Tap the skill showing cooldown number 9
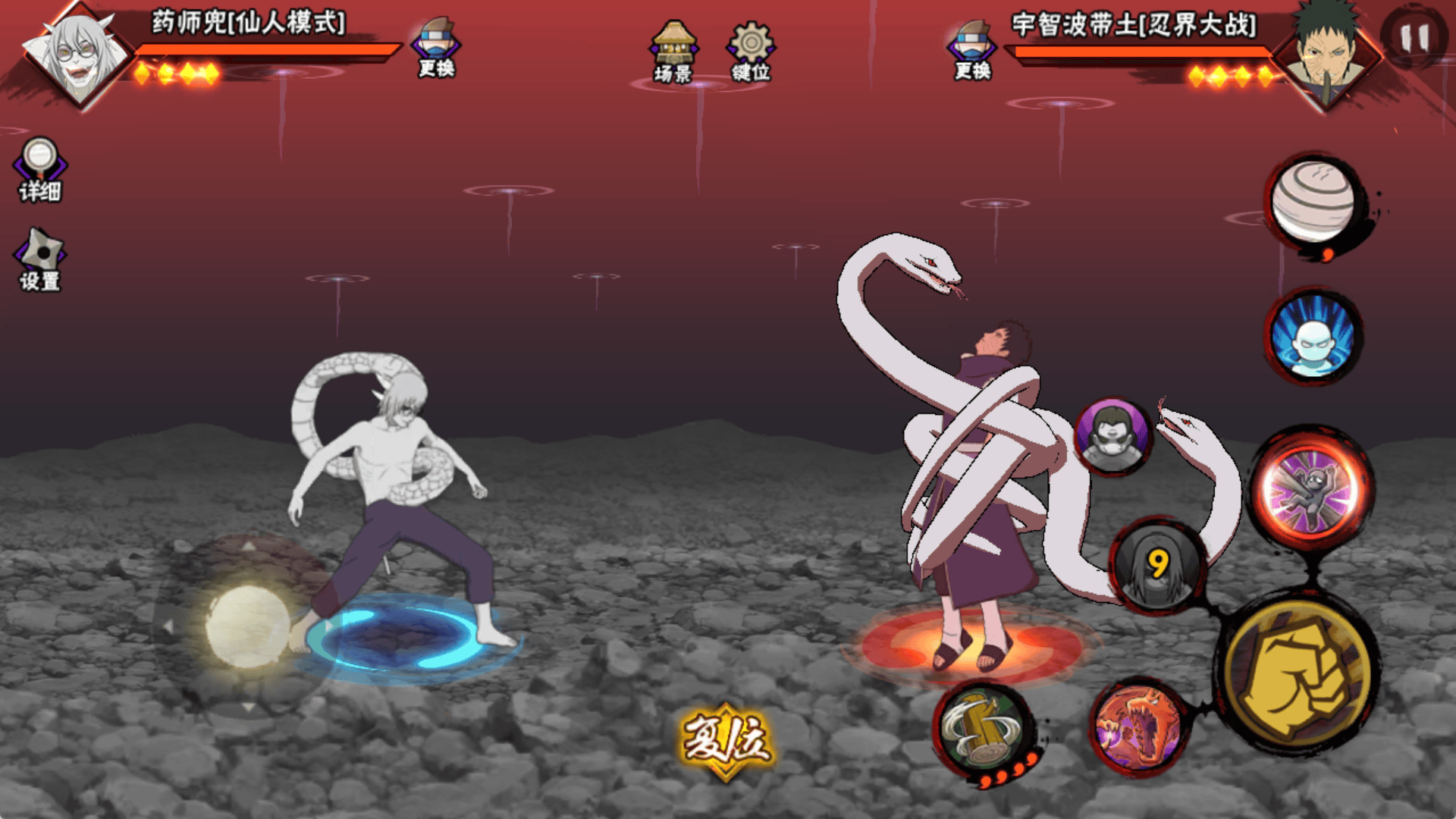The height and width of the screenshot is (819, 1456). tap(1157, 565)
